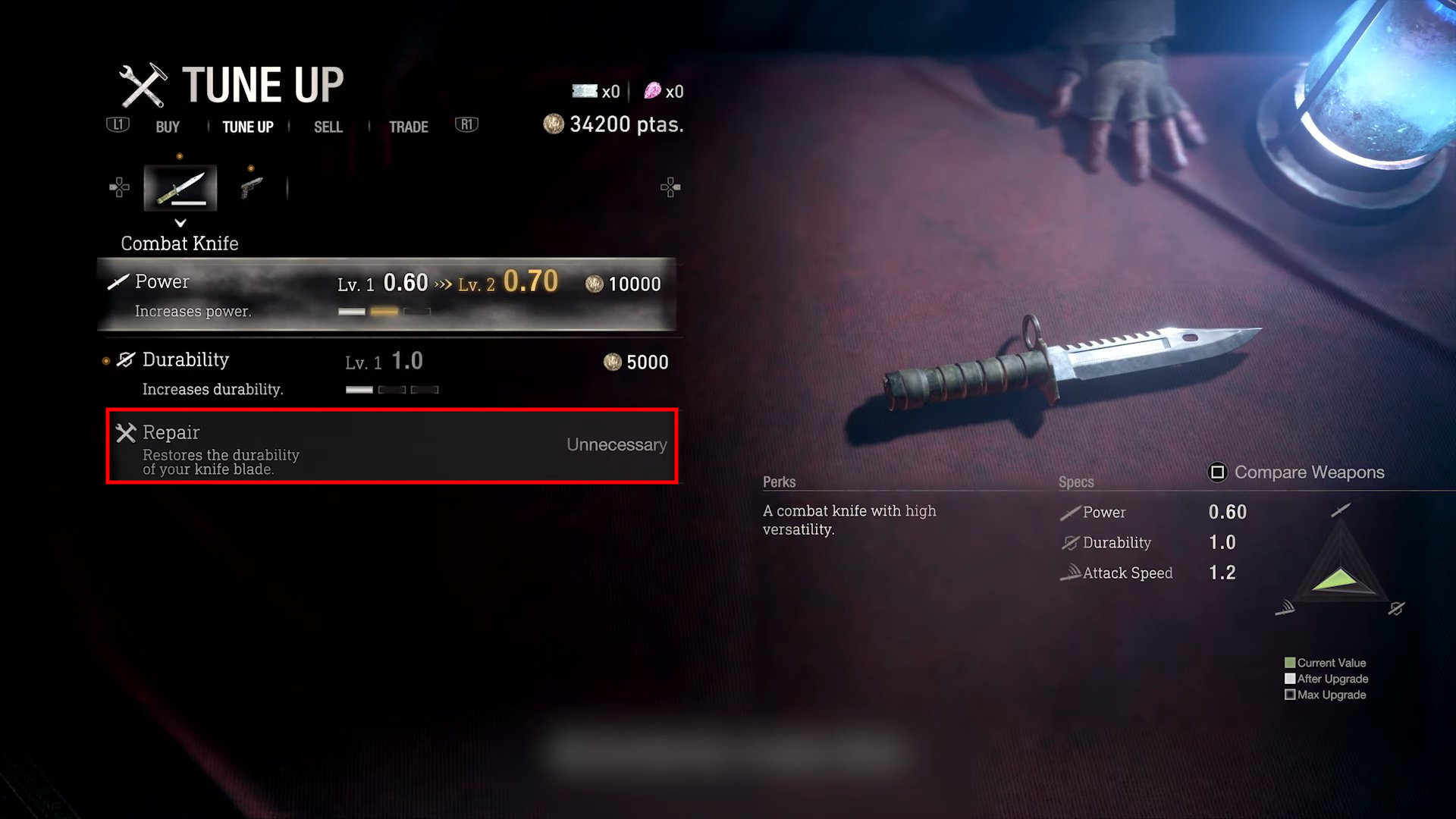This screenshot has height=819, width=1456.
Task: Click the right d-pad weapon category arrow
Action: coord(670,187)
